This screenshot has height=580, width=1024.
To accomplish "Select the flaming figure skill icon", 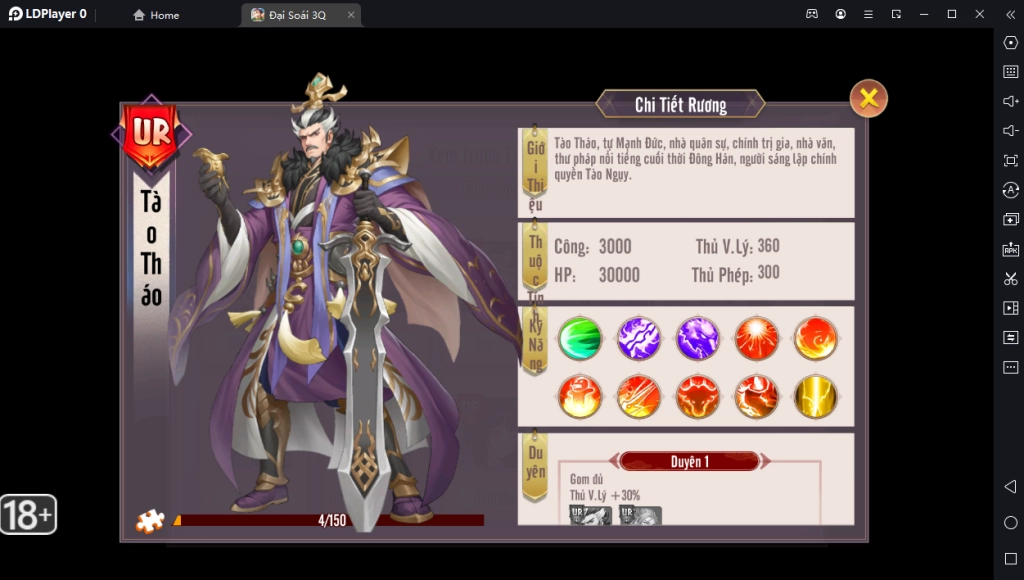I will (579, 397).
